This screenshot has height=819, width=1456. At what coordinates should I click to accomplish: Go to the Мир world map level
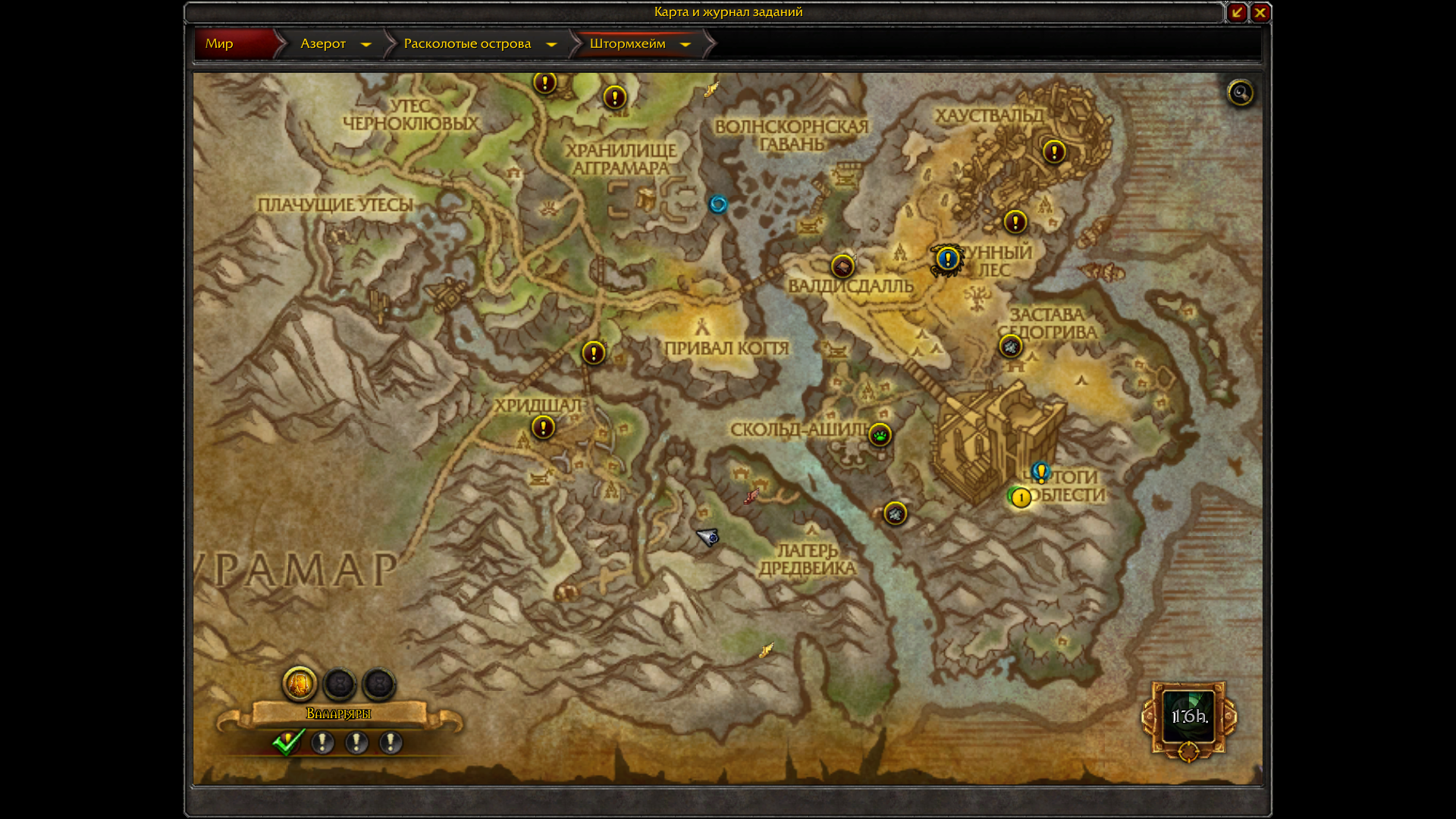(219, 44)
